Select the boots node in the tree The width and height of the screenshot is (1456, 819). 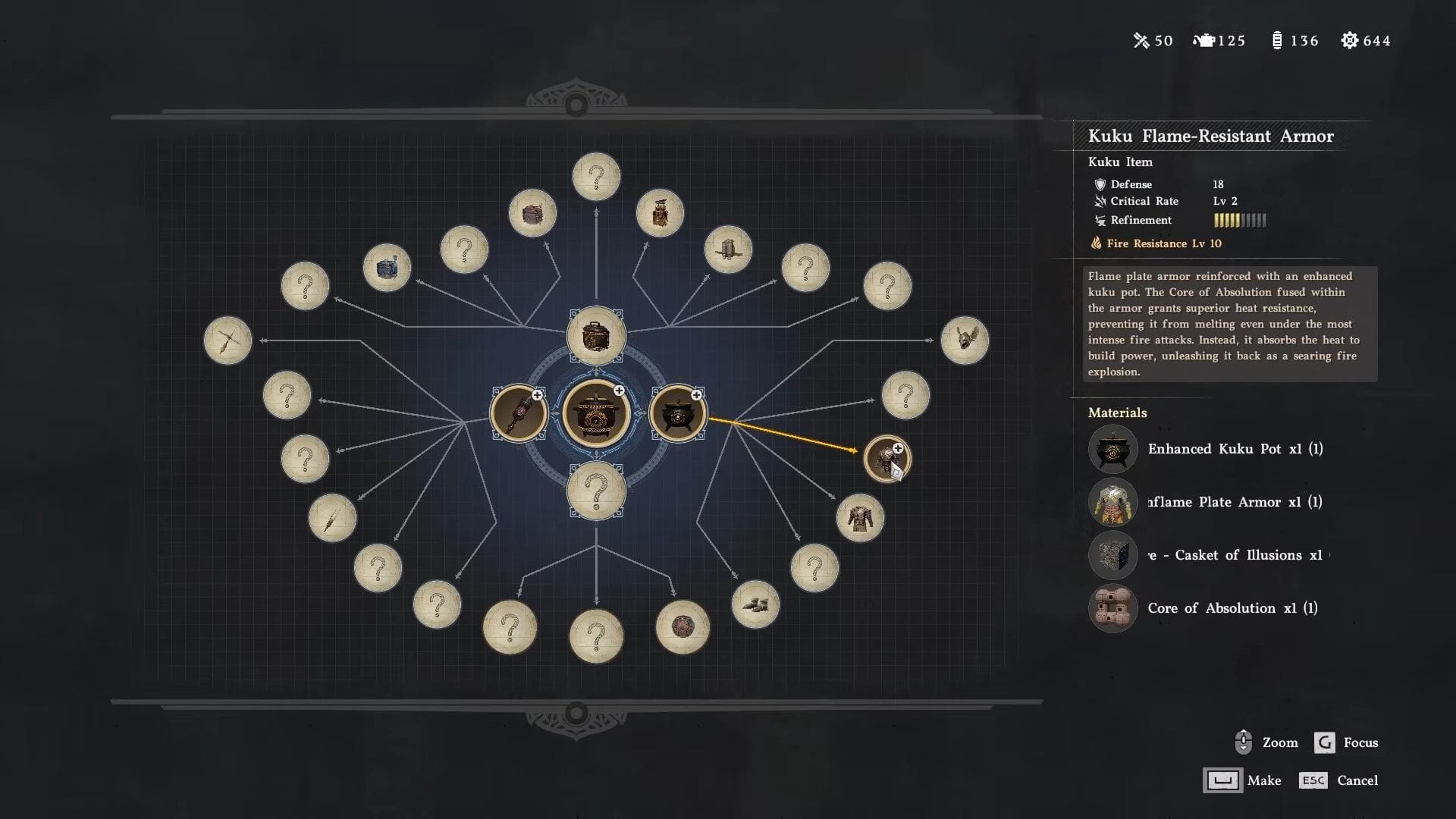click(755, 604)
